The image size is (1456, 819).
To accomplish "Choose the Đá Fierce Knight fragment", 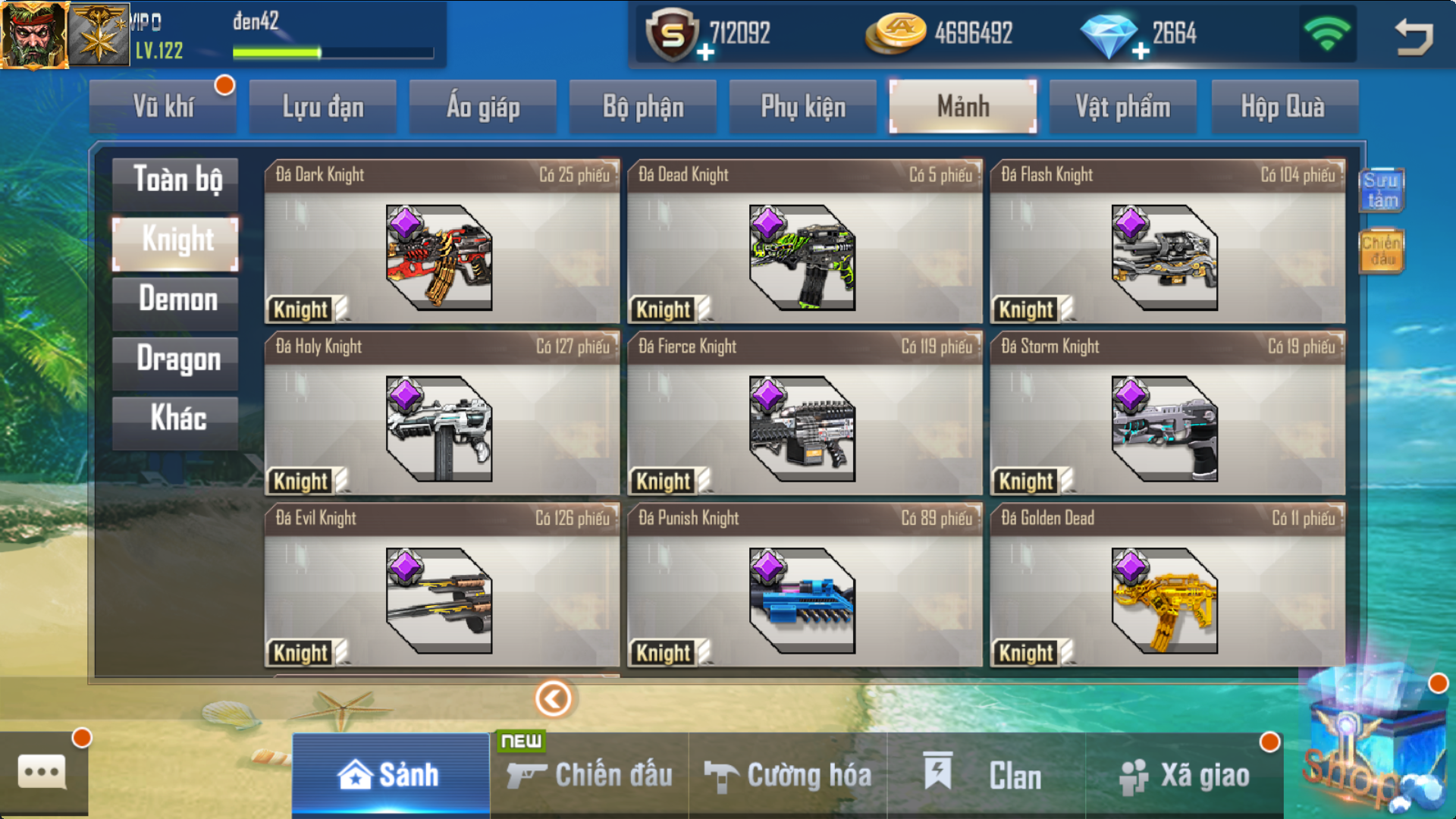I will pos(804,414).
